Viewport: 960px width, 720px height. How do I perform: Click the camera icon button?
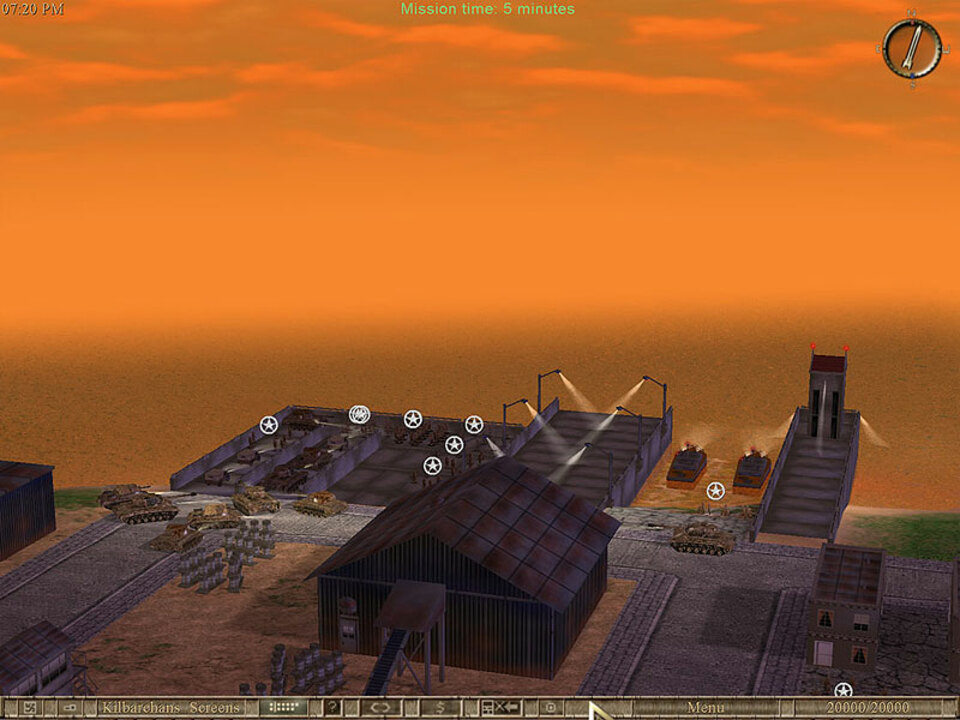[549, 708]
